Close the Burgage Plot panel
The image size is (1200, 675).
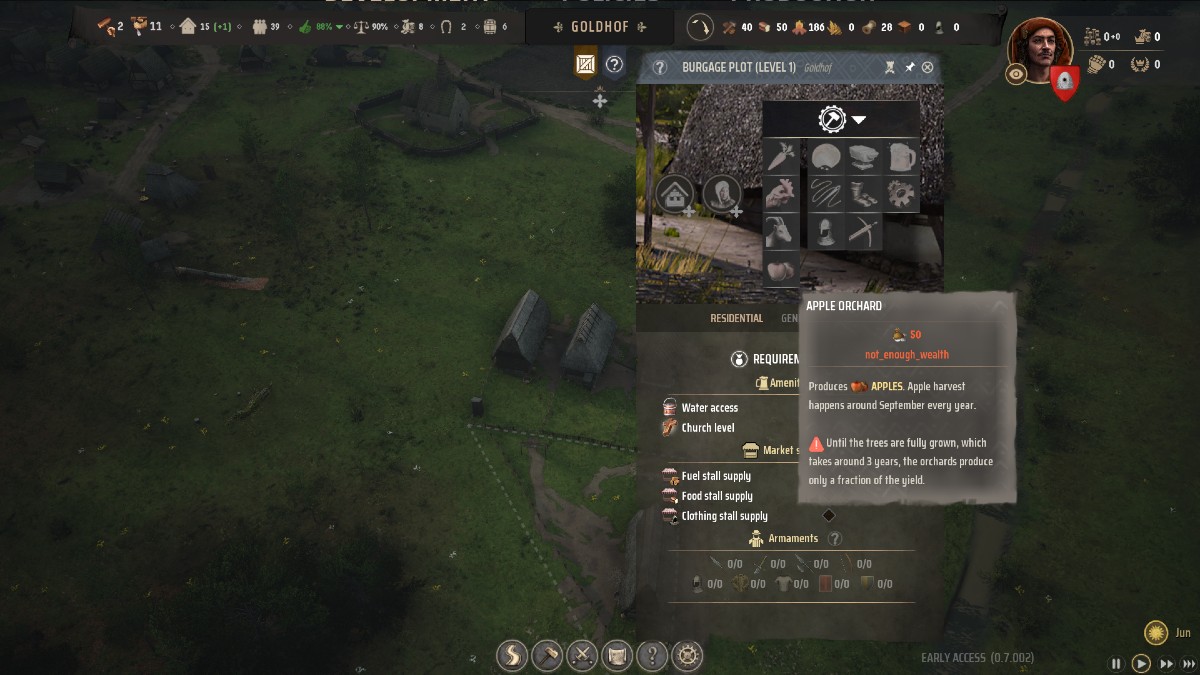928,67
